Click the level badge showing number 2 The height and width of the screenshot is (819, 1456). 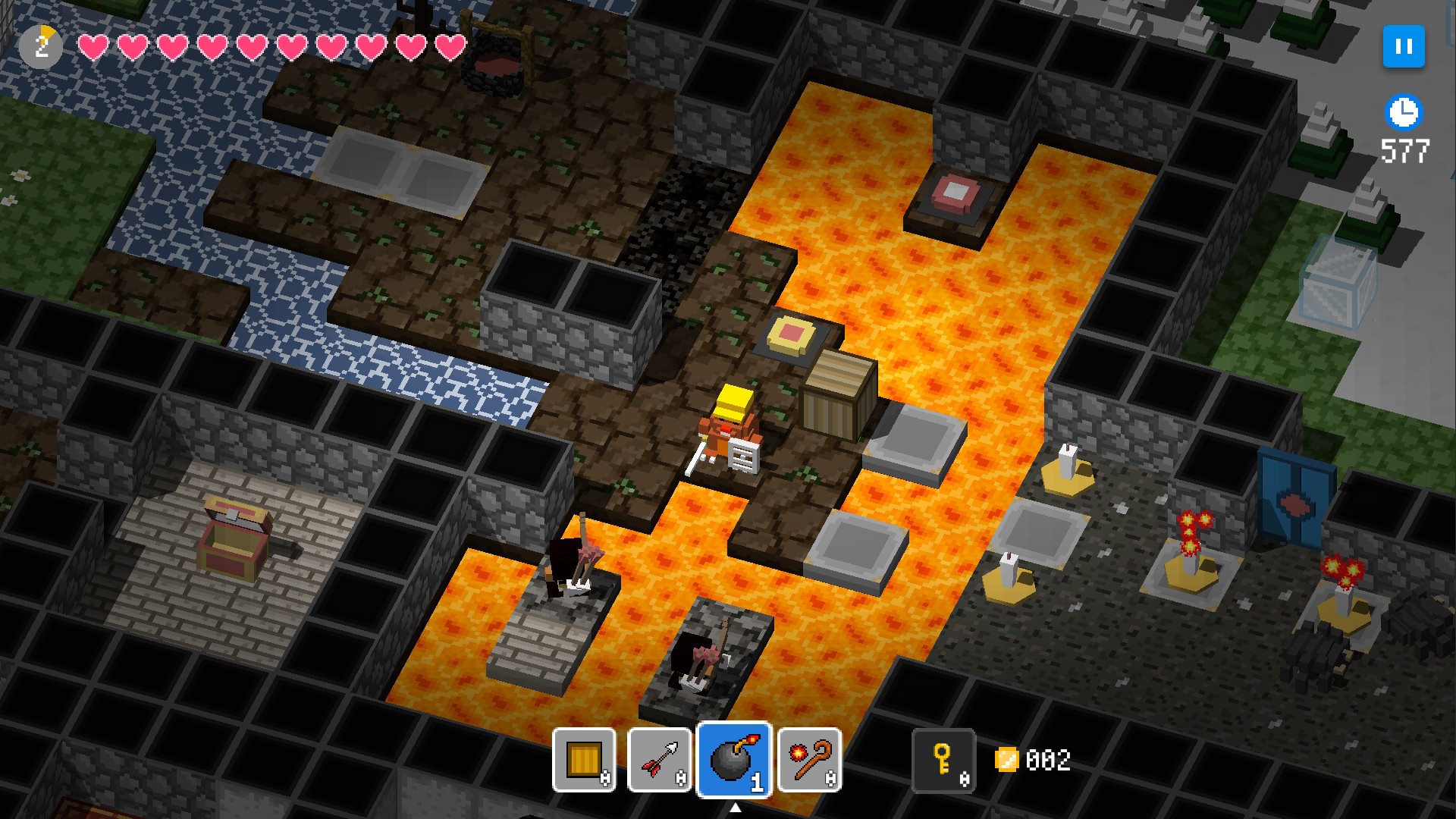tap(42, 45)
